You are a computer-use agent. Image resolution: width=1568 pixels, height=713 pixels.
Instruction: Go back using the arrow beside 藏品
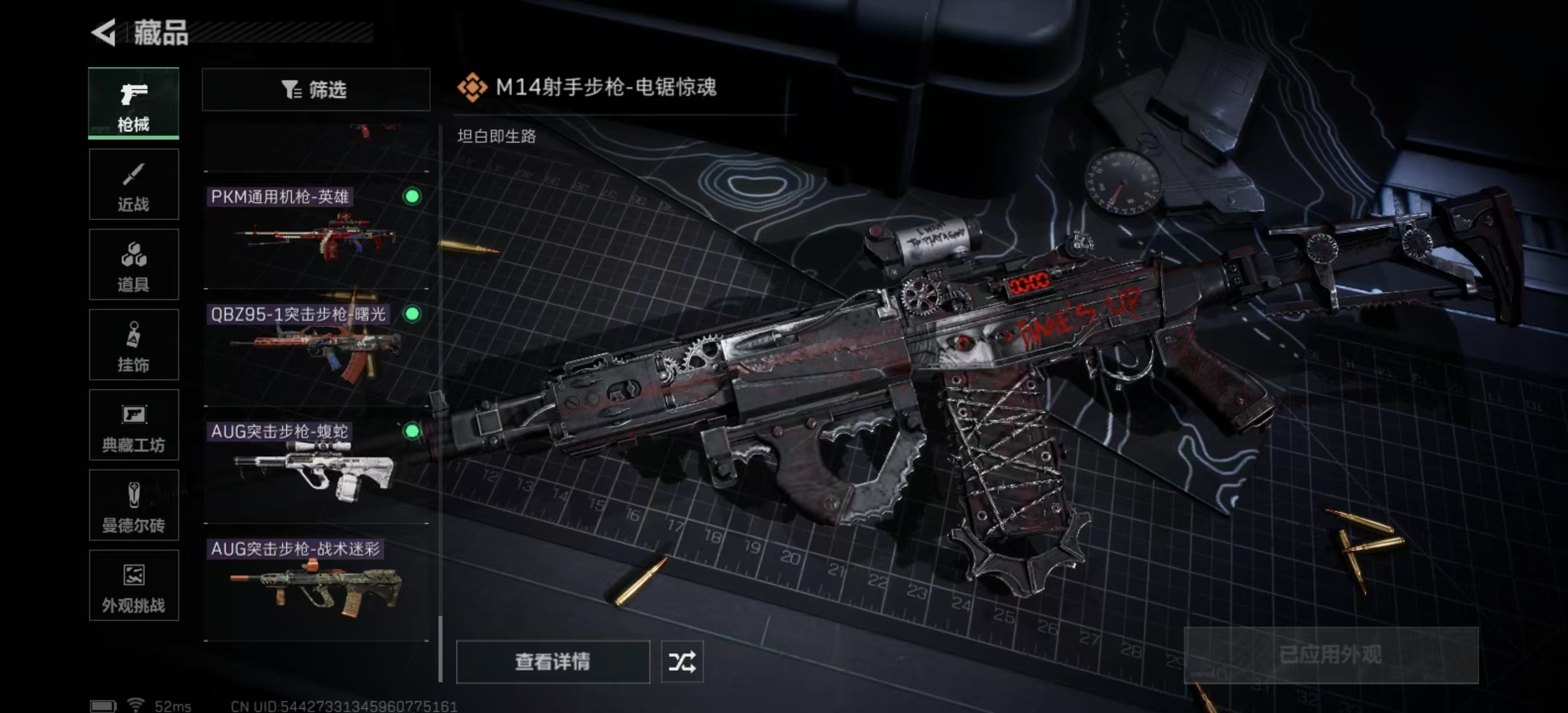click(x=104, y=32)
